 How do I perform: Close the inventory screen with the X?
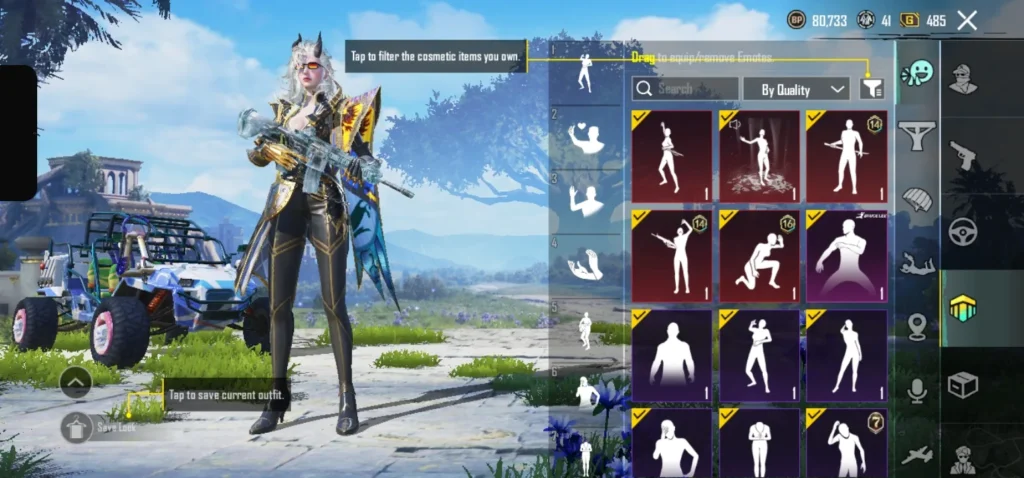(x=966, y=20)
